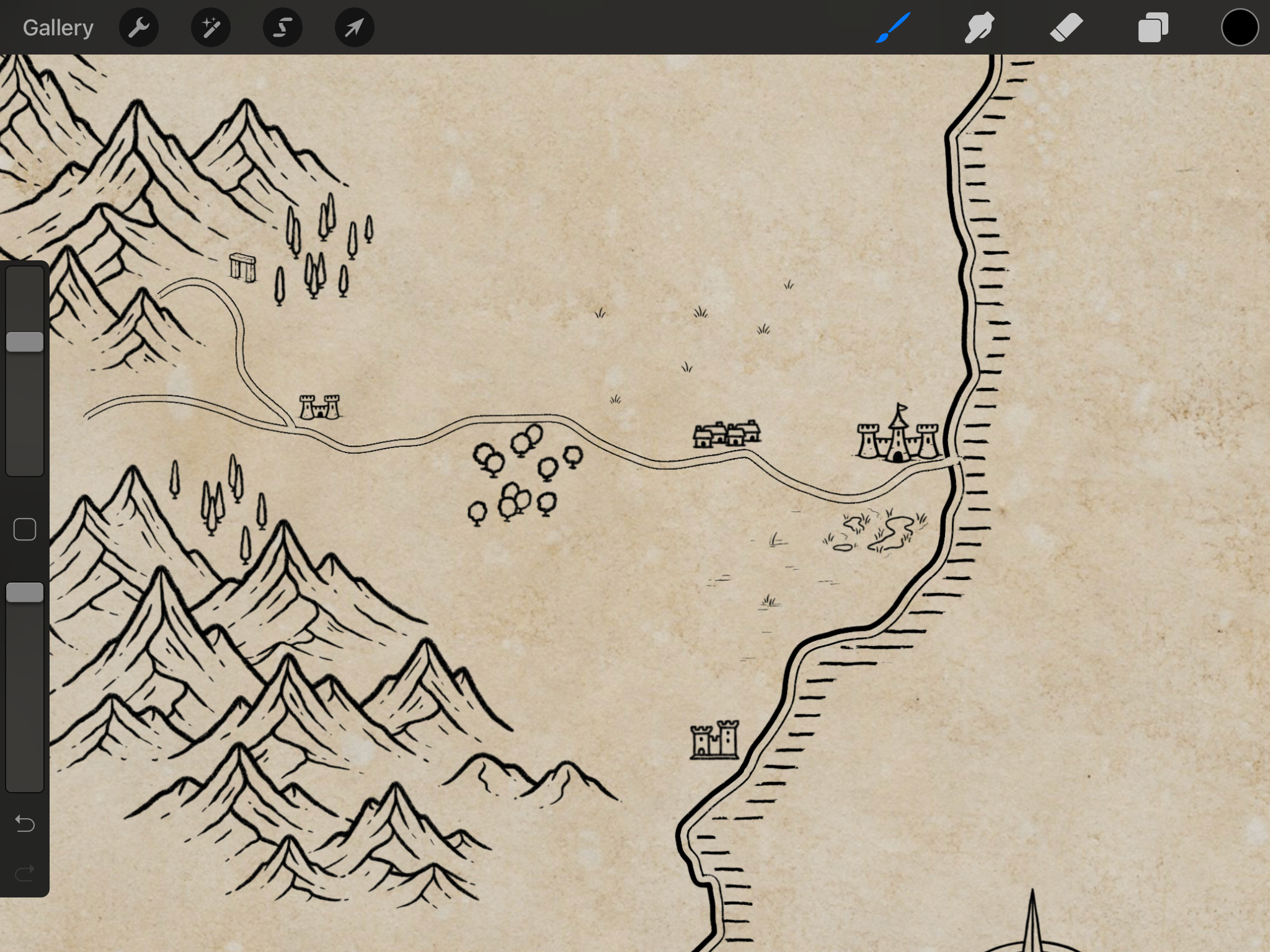
Task: Select the blue paintbrush tool
Action: [893, 28]
